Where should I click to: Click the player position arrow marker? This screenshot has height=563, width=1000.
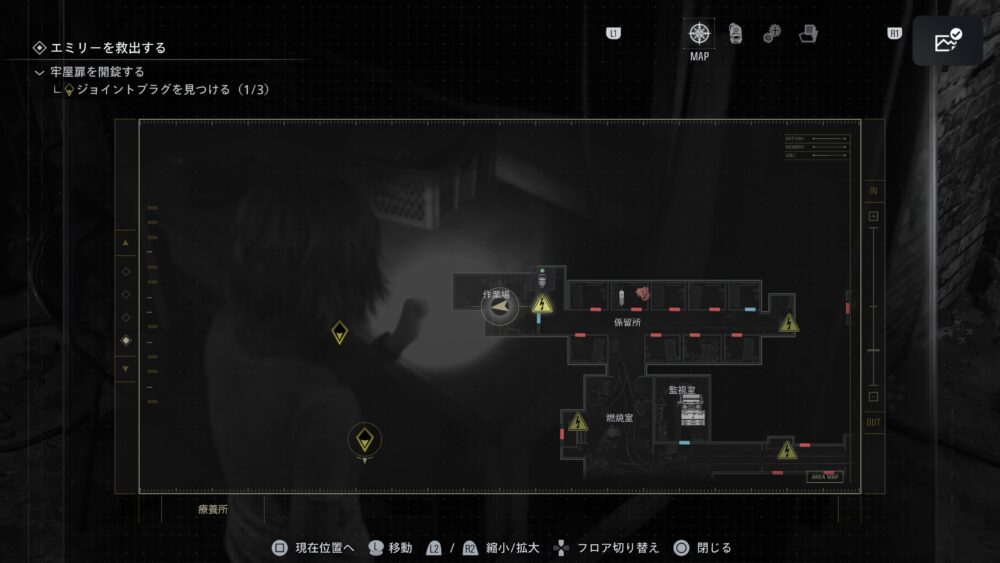click(x=499, y=307)
